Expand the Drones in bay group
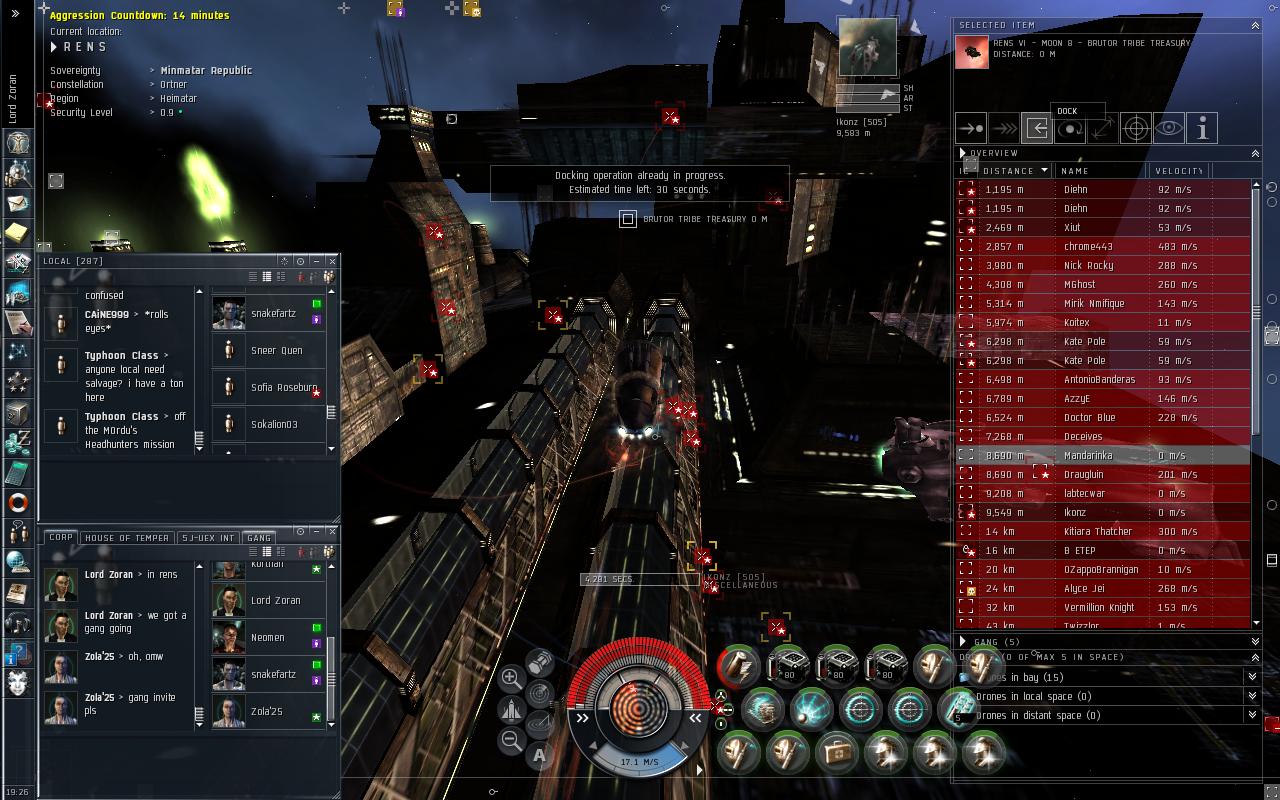This screenshot has height=800, width=1280. point(1251,677)
